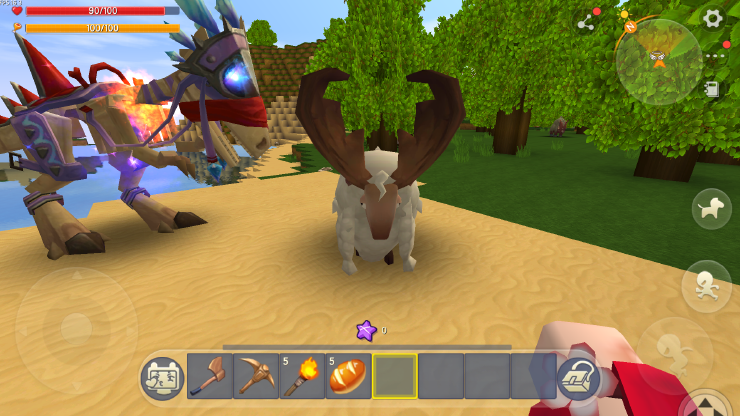Select the stone axe hotbar slot

click(210, 376)
